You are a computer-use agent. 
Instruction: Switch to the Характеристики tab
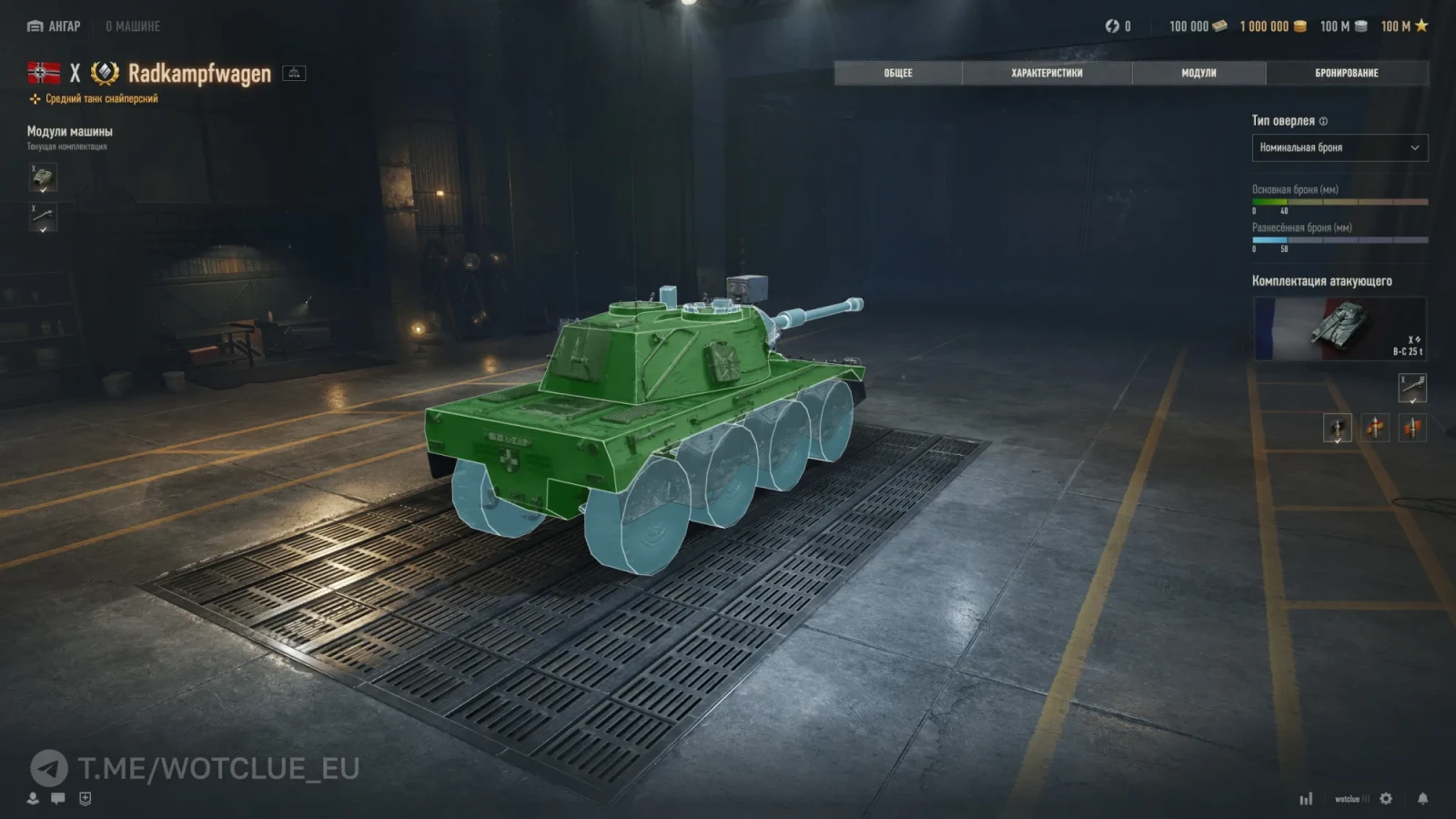[1048, 73]
